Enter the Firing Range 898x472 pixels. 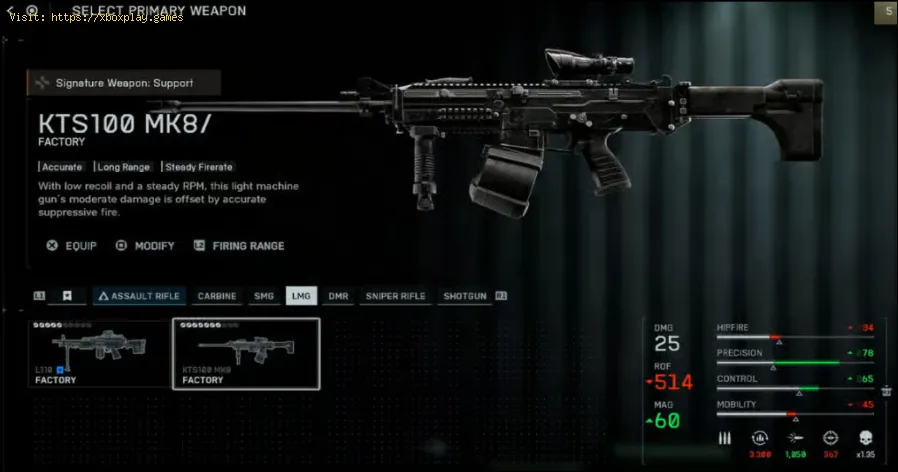[240, 246]
